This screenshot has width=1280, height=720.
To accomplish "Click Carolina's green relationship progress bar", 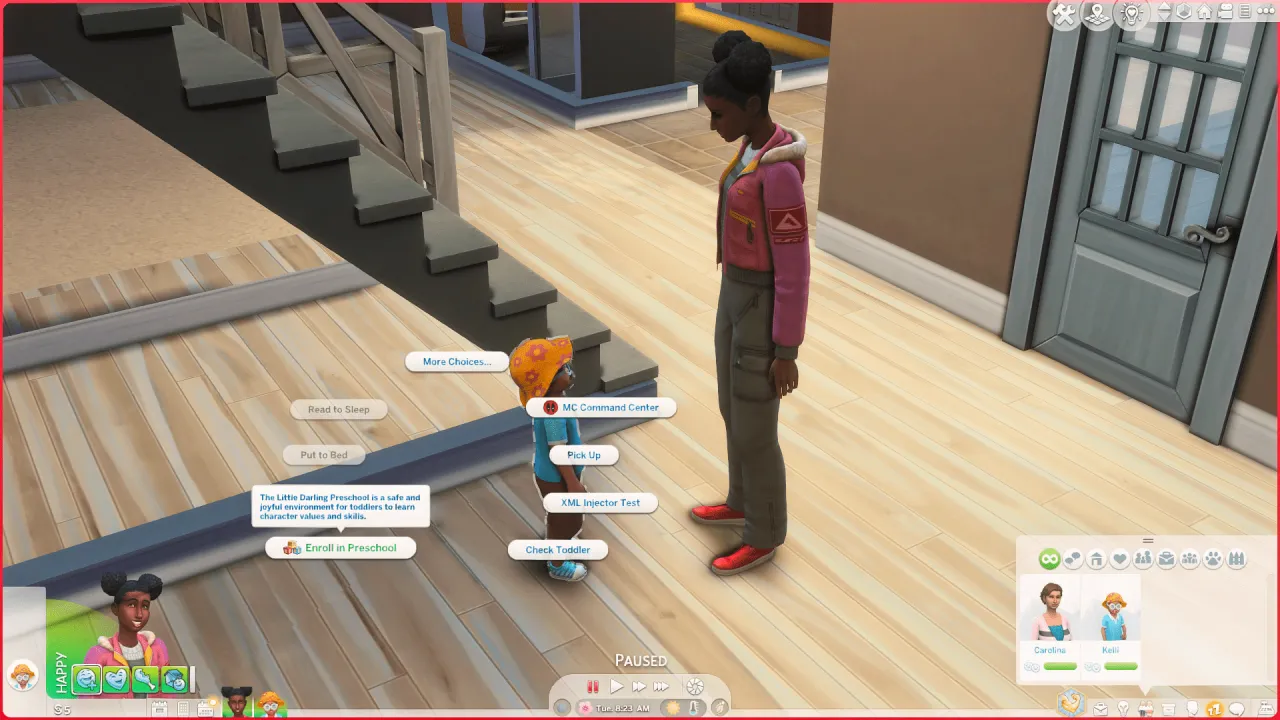I will click(x=1059, y=666).
